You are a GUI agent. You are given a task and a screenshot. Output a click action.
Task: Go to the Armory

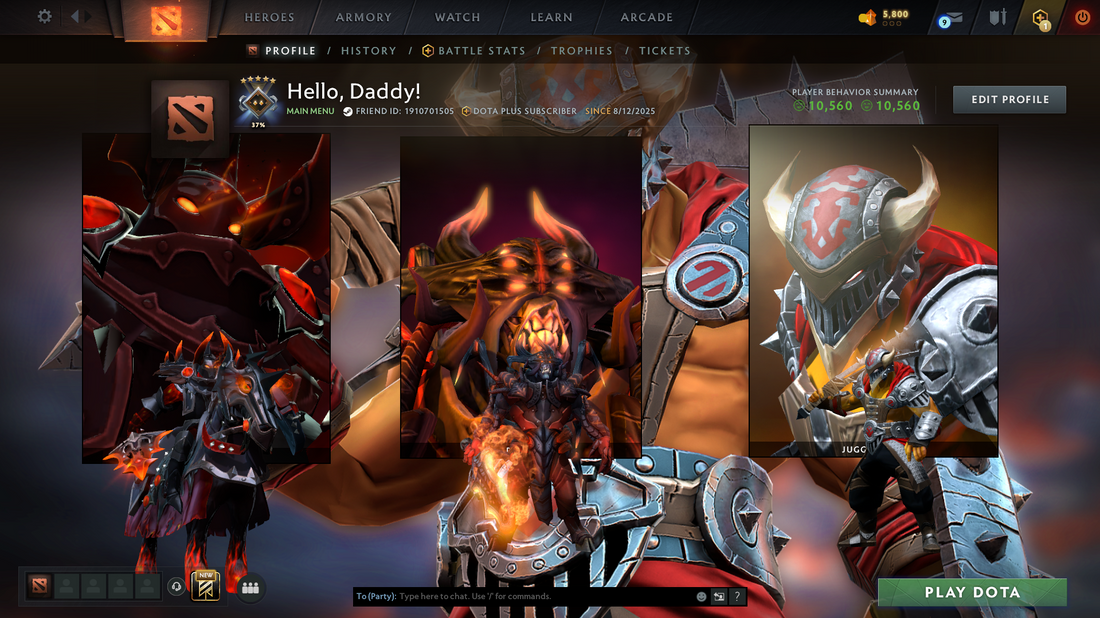pyautogui.click(x=364, y=17)
